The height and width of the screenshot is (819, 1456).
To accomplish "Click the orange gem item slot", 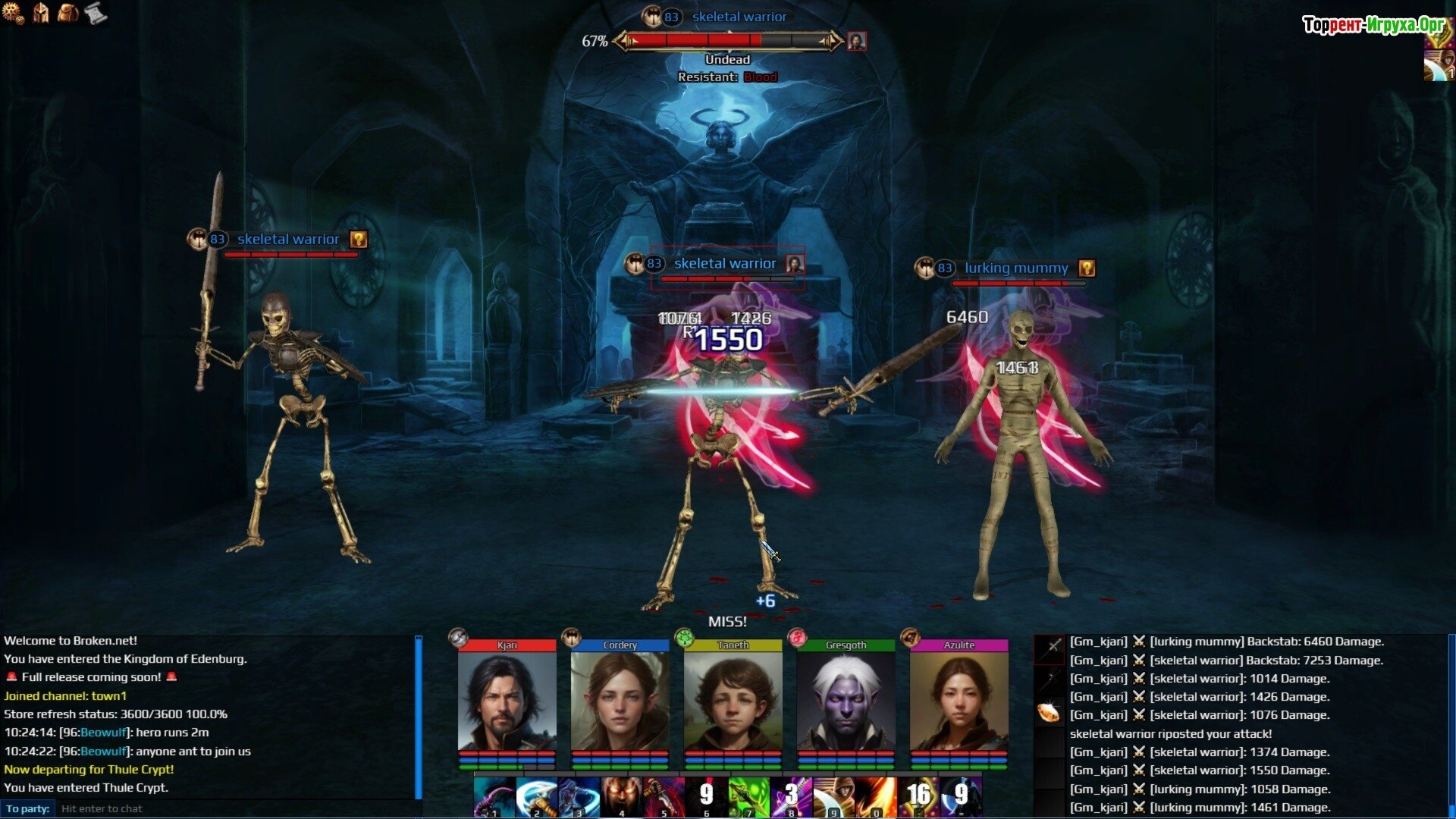I will [1050, 714].
